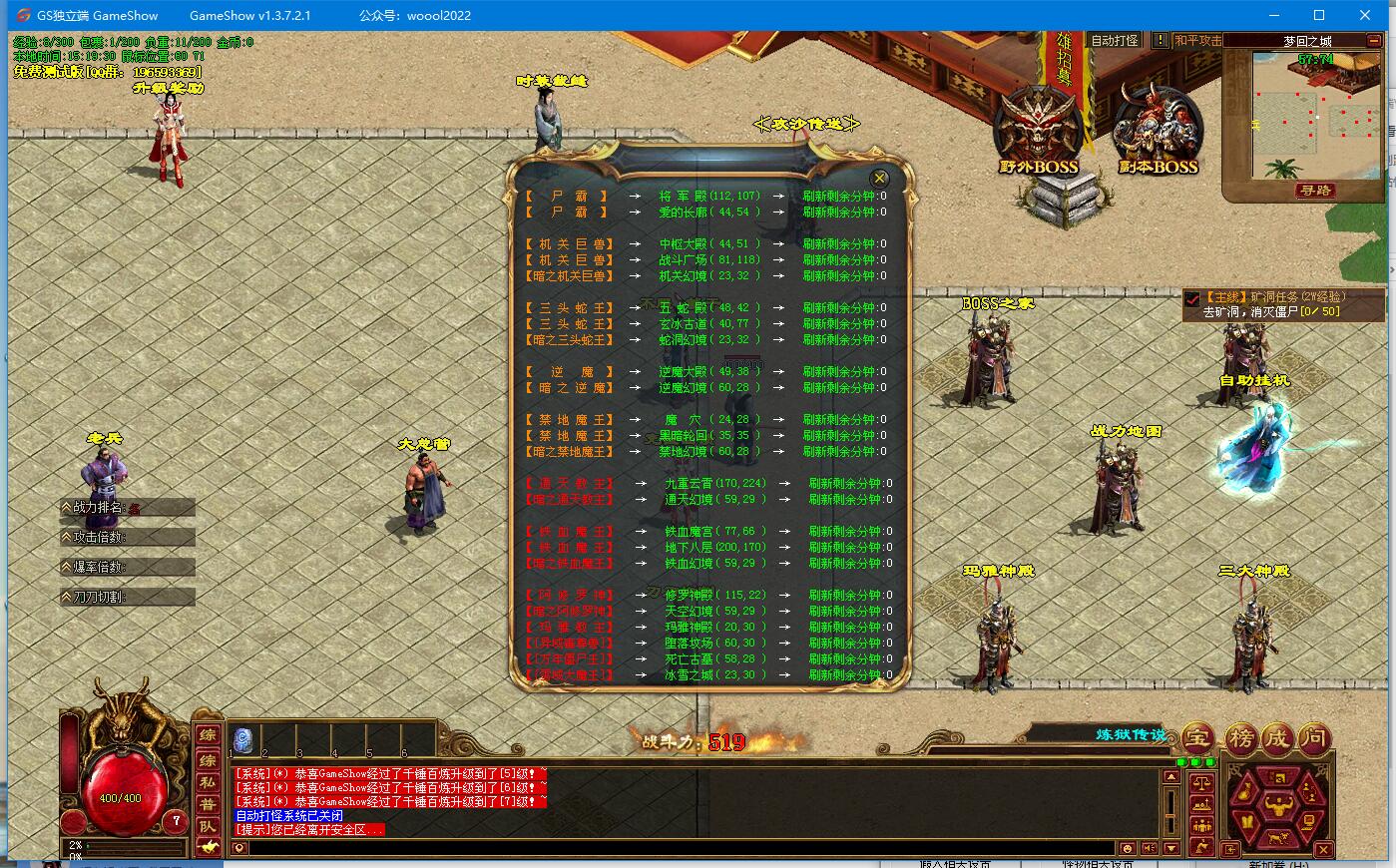
Task: Switch to the 队 team chat channel tab
Action: (x=208, y=827)
